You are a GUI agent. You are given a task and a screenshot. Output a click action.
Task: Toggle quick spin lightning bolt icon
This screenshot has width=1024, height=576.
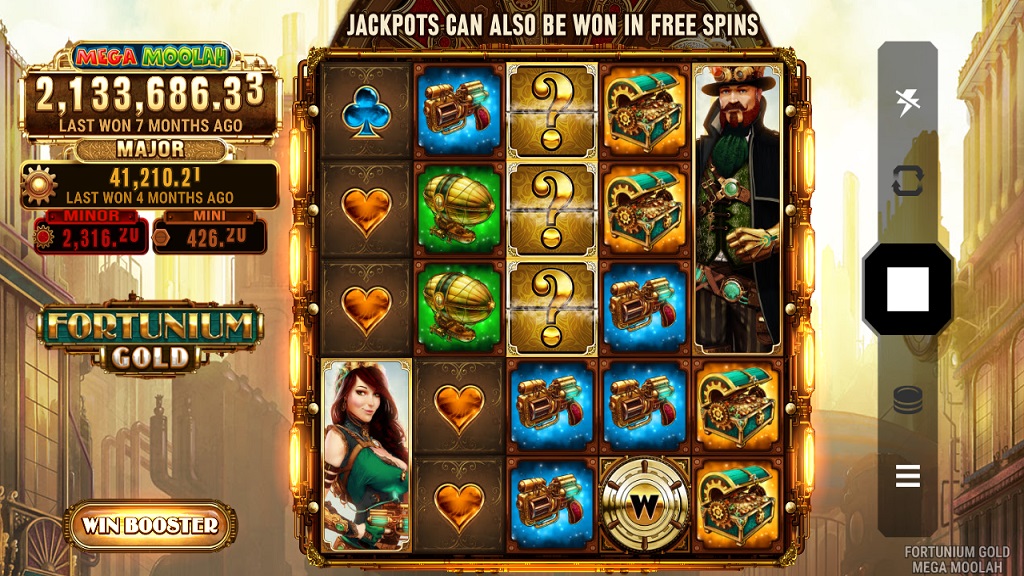click(907, 101)
